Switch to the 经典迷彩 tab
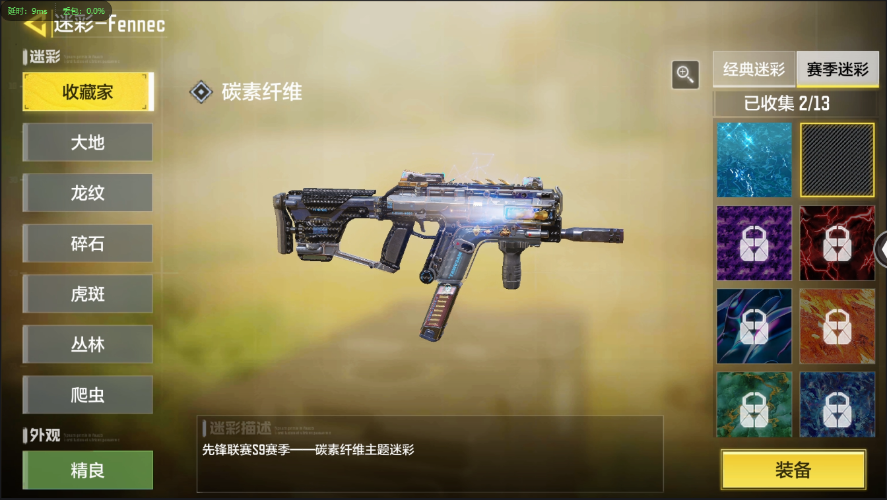Viewport: 887px width, 500px height. [x=754, y=70]
